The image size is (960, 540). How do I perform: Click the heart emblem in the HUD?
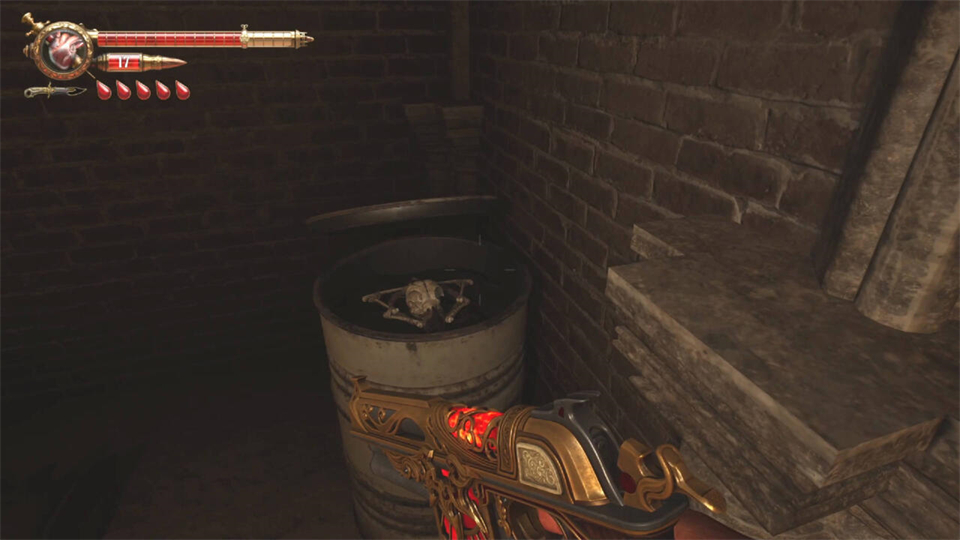click(x=62, y=49)
